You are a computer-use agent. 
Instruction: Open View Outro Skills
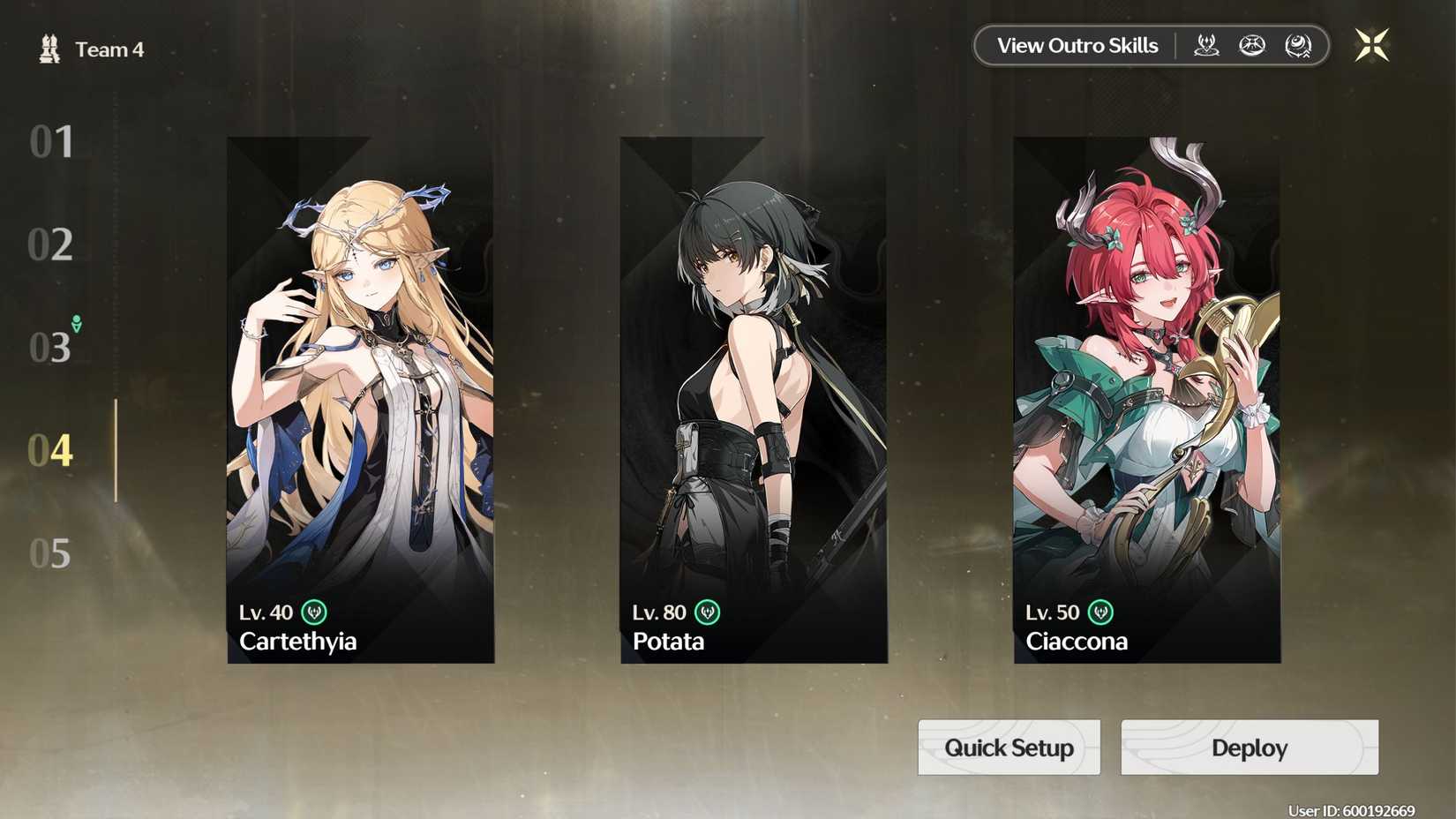(1077, 45)
